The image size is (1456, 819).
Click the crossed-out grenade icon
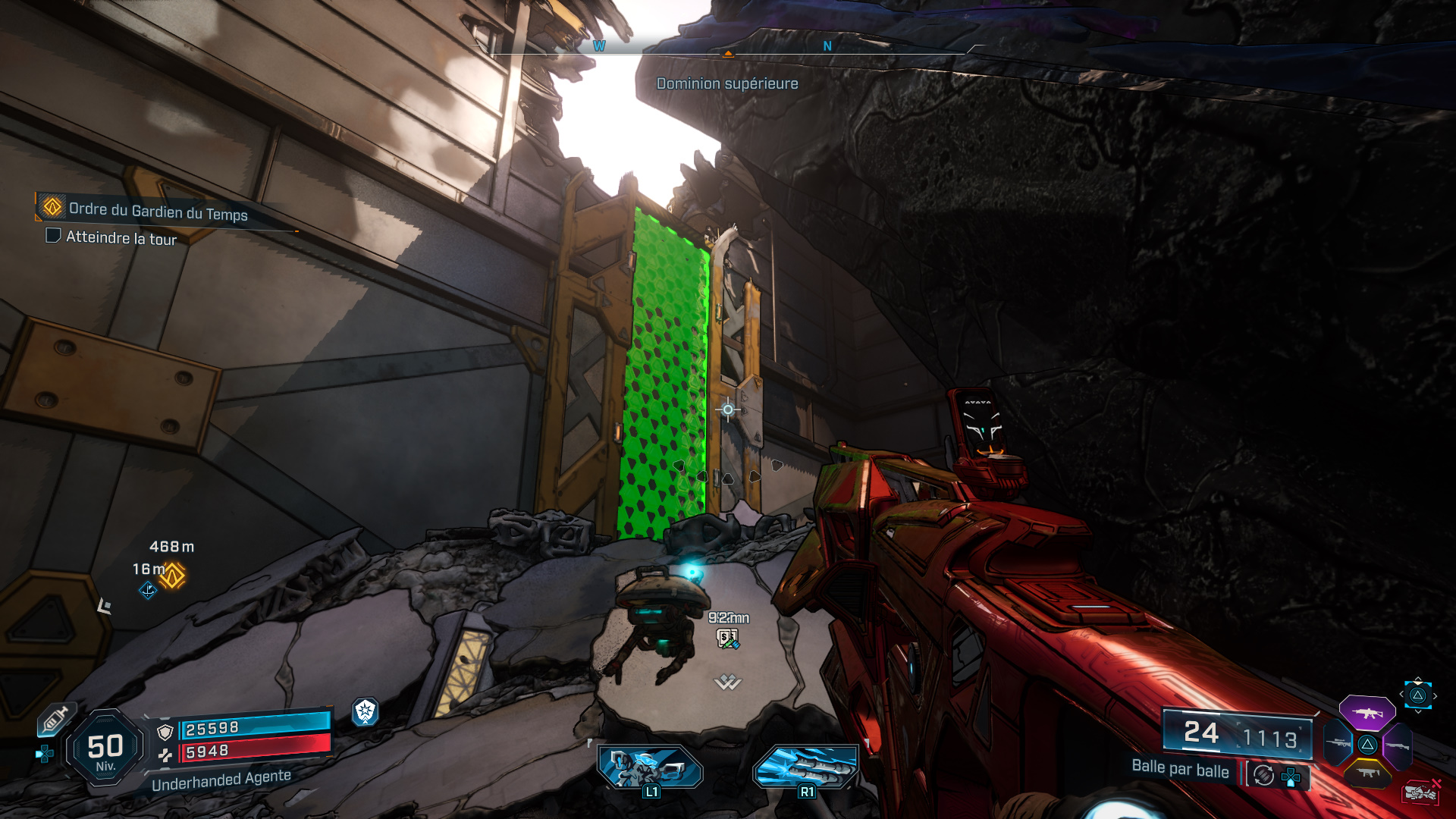(1420, 792)
